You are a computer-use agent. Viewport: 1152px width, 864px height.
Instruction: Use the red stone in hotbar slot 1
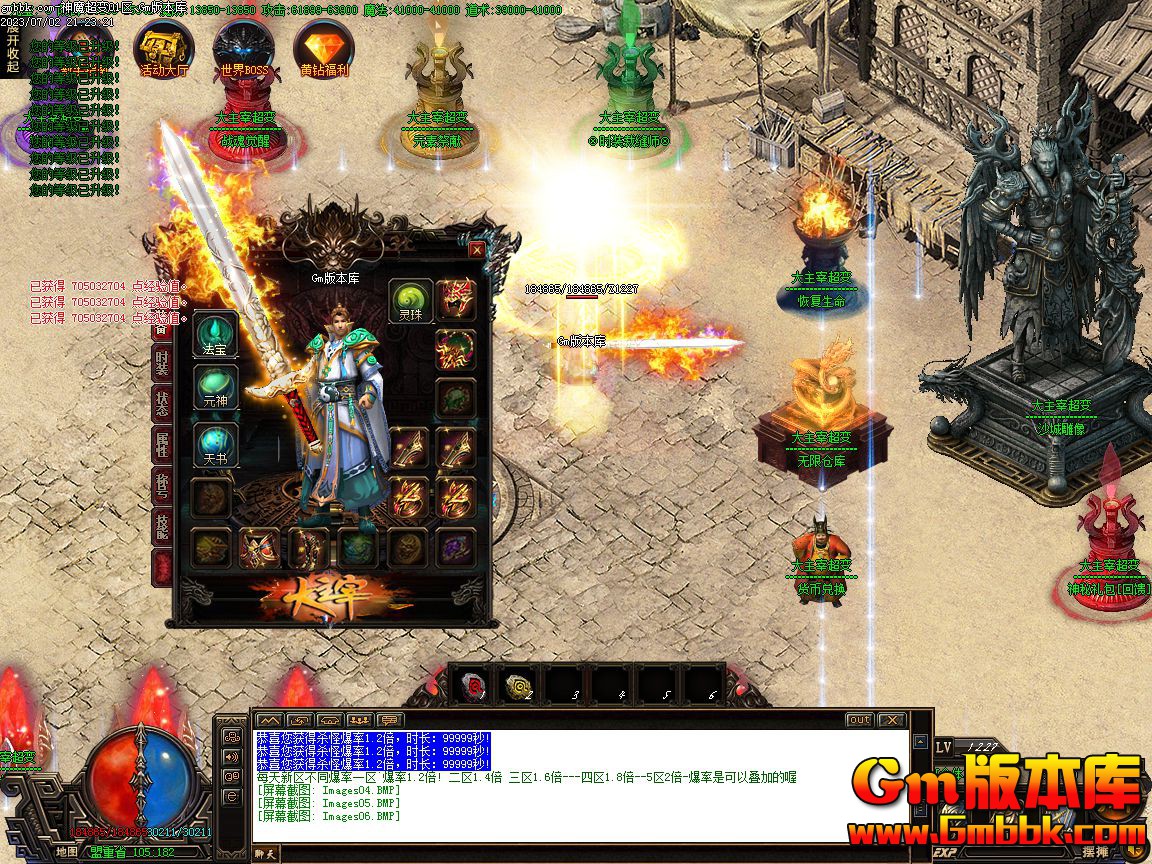(472, 686)
